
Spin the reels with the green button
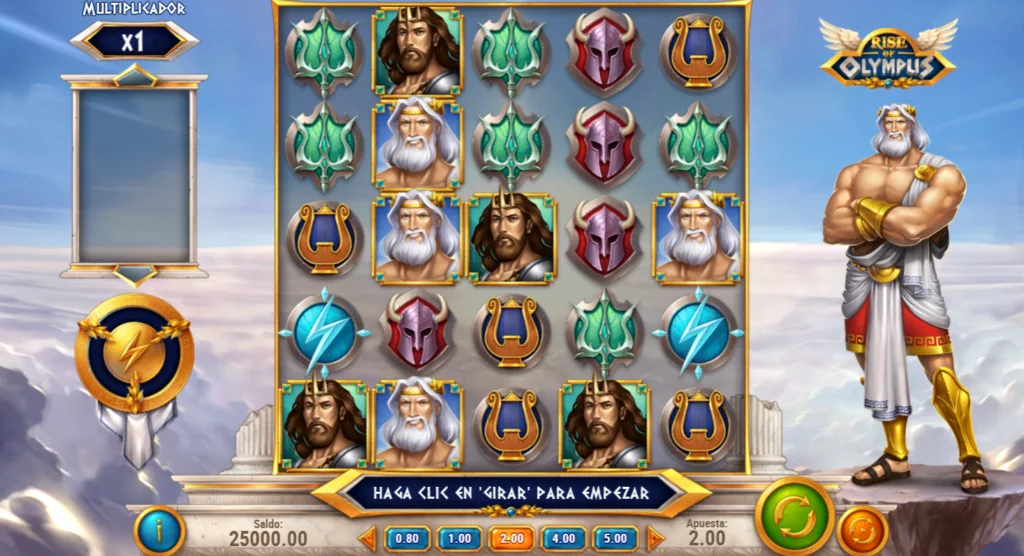pyautogui.click(x=795, y=516)
